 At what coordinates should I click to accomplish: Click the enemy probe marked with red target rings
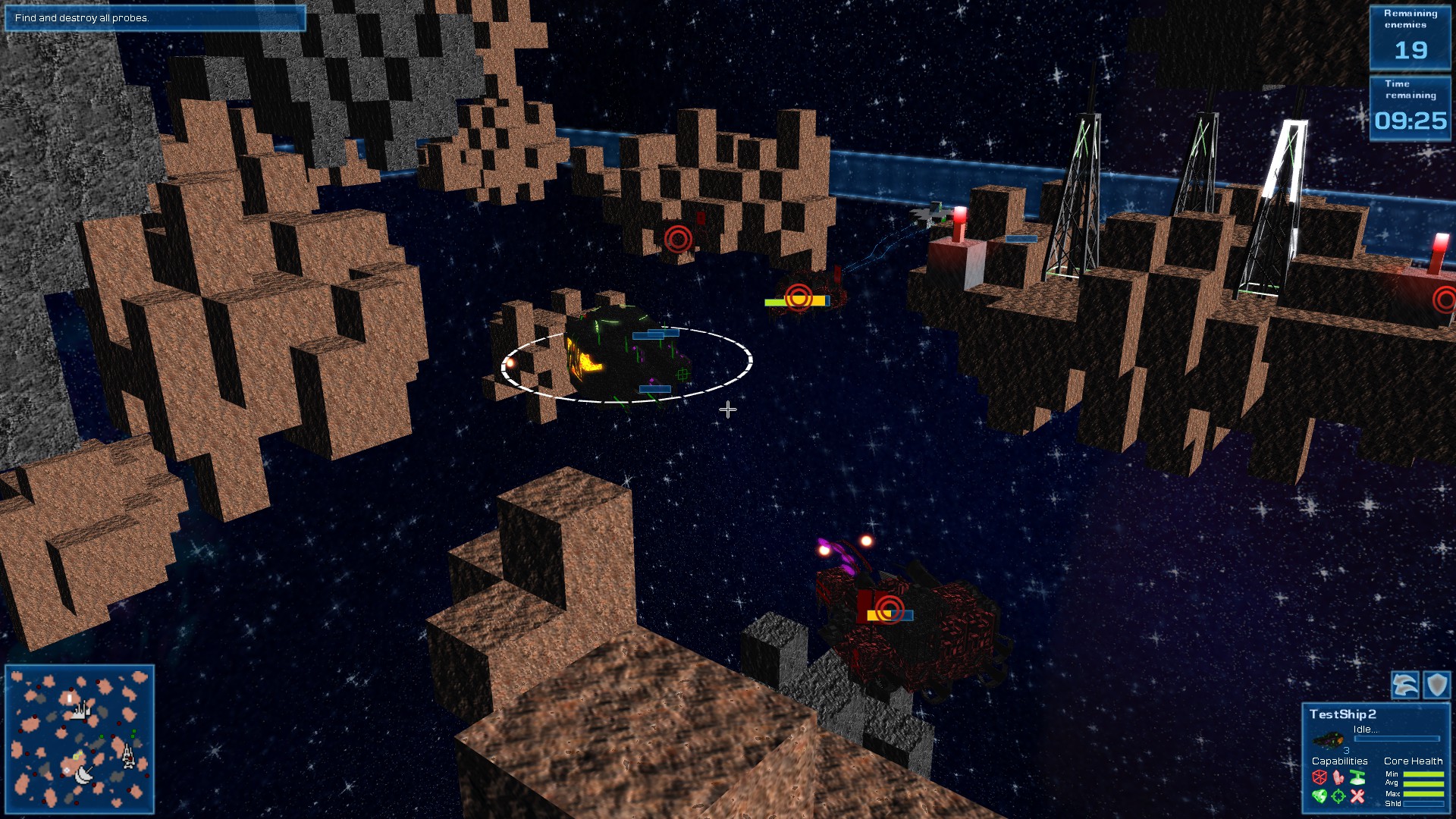coord(800,299)
